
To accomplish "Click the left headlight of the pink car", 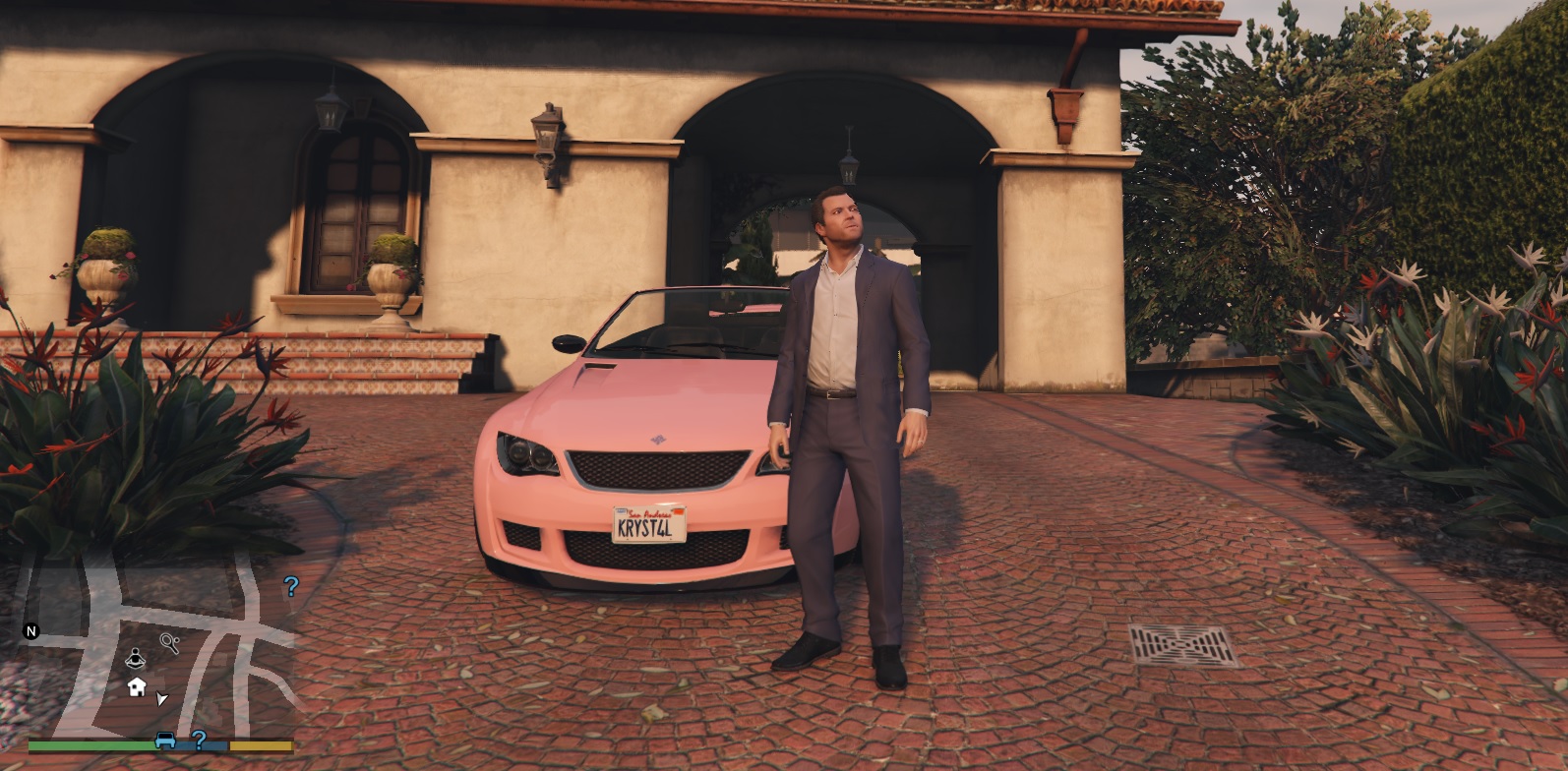I will point(528,451).
